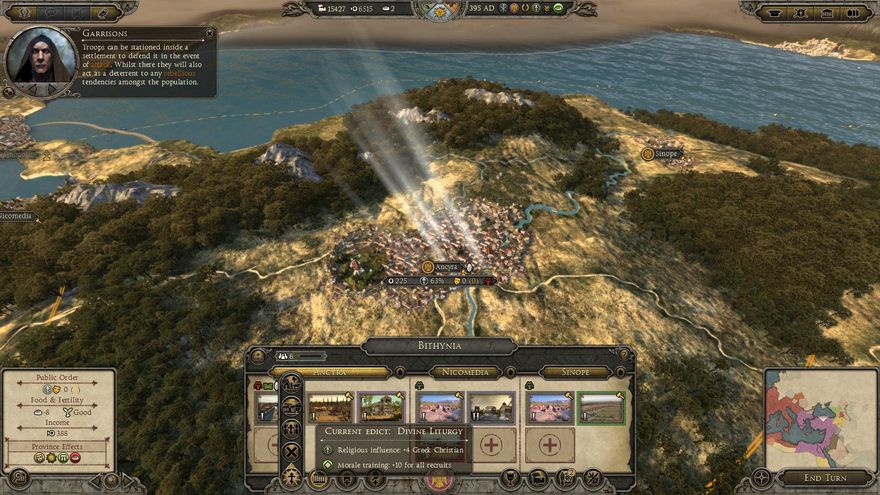
Task: Open the Bithynia province help button
Action: click(x=622, y=355)
